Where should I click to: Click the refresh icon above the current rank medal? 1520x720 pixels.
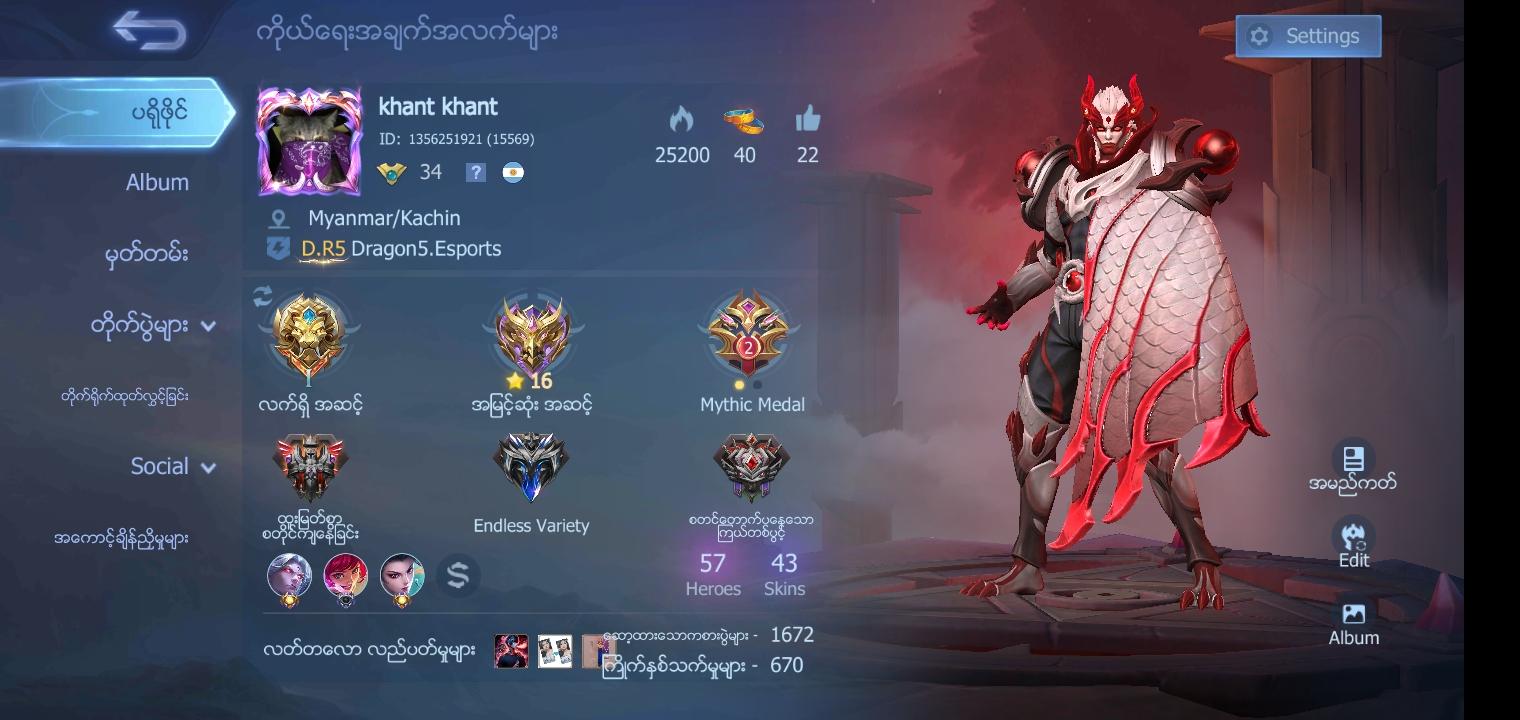[262, 292]
